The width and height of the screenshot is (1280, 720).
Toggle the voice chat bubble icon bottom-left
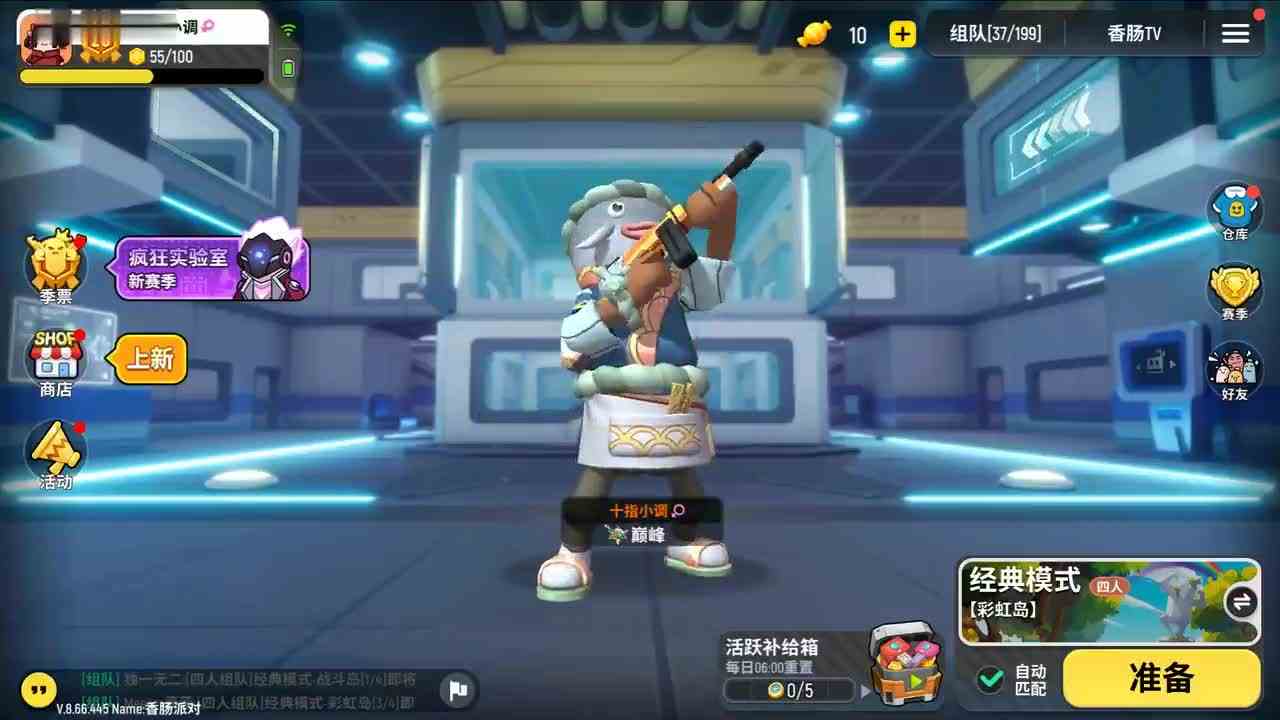tap(38, 690)
